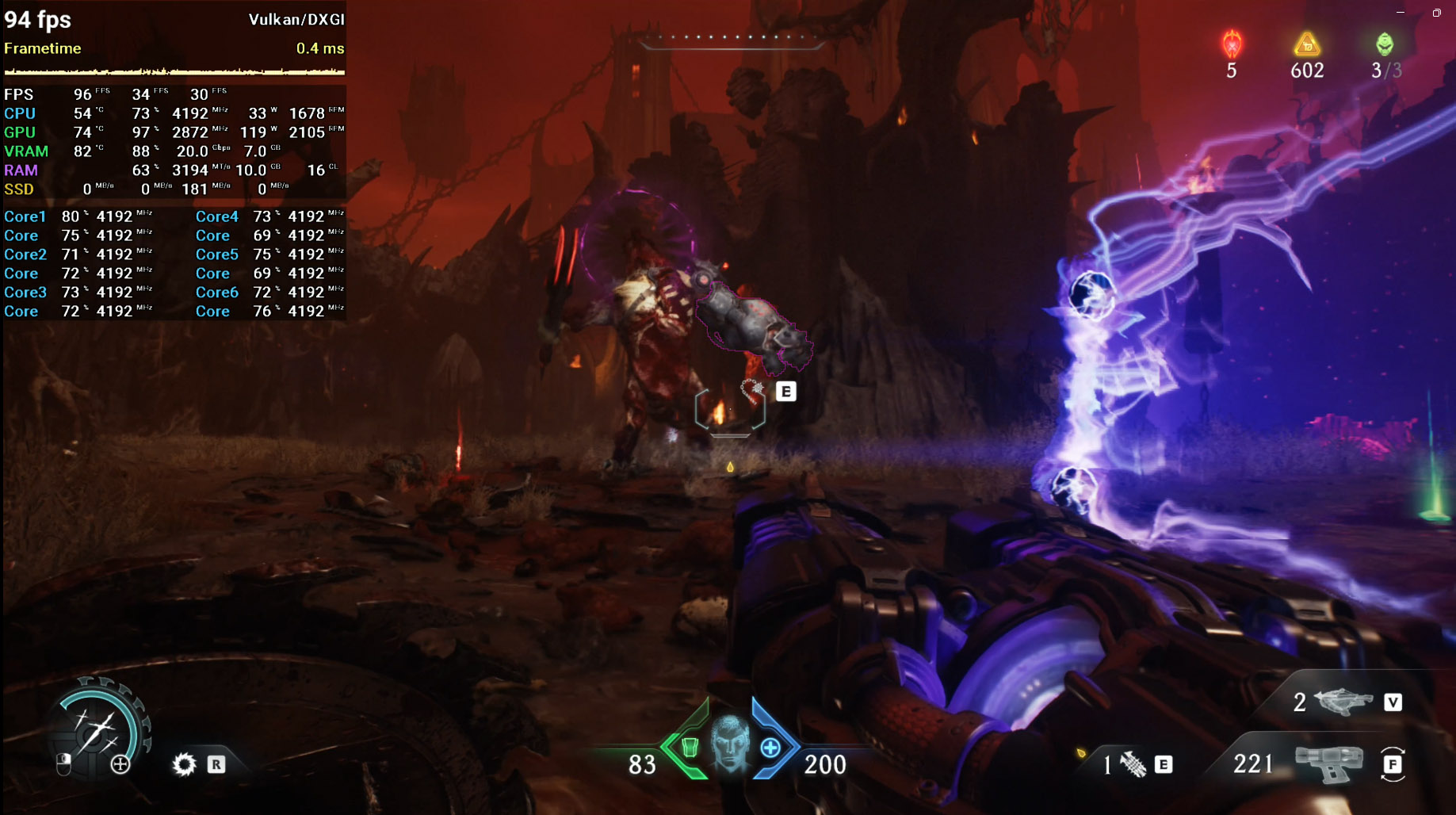Select the gold currency triangle icon
The image size is (1456, 815).
click(1307, 44)
